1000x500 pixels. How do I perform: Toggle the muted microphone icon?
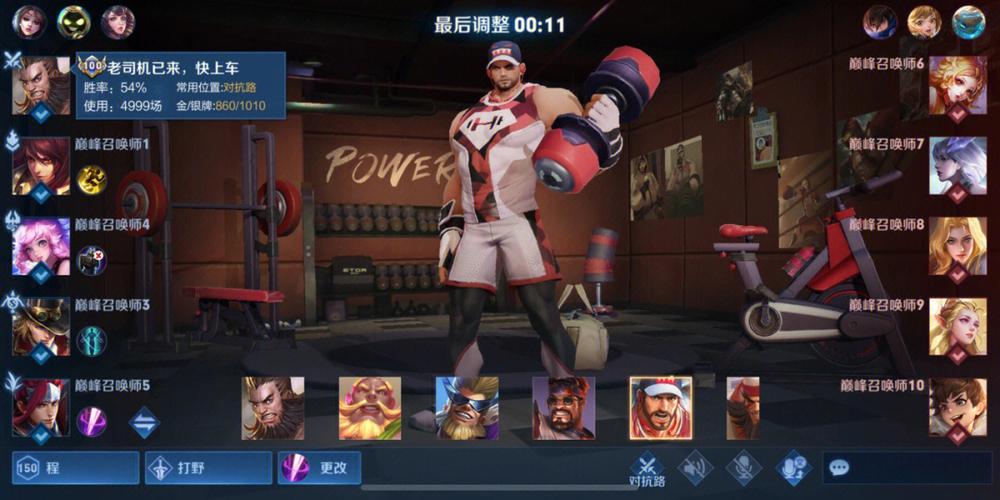pyautogui.click(x=743, y=467)
